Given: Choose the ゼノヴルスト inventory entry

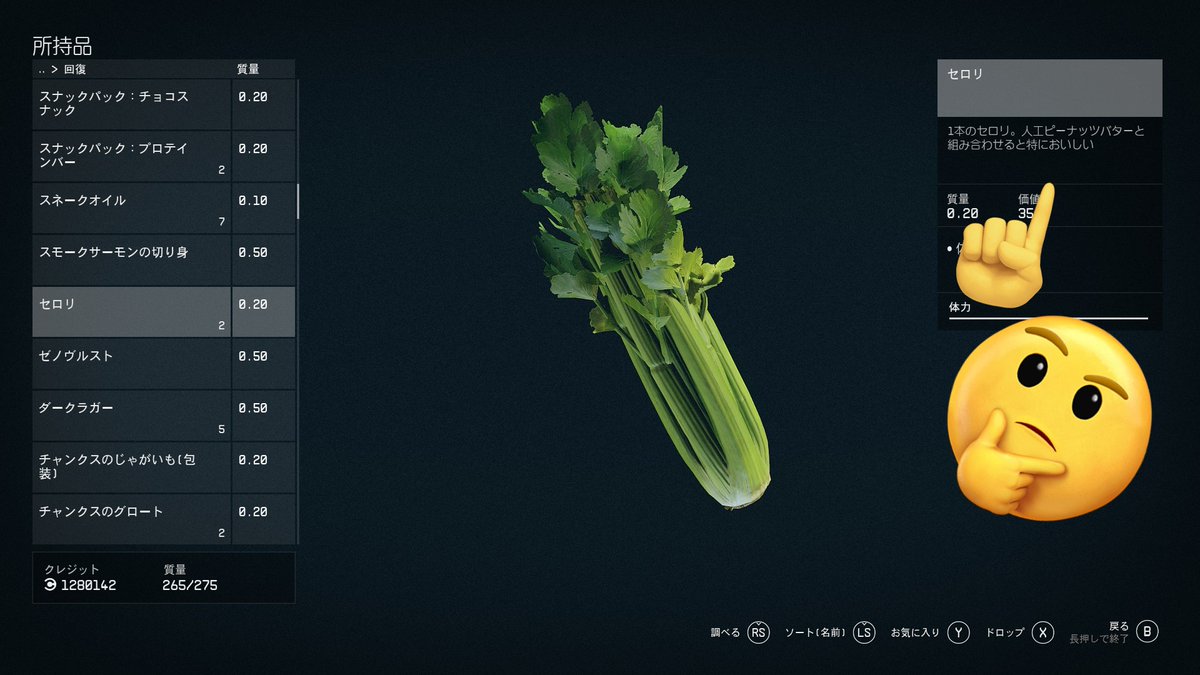Looking at the screenshot, I should tap(132, 364).
